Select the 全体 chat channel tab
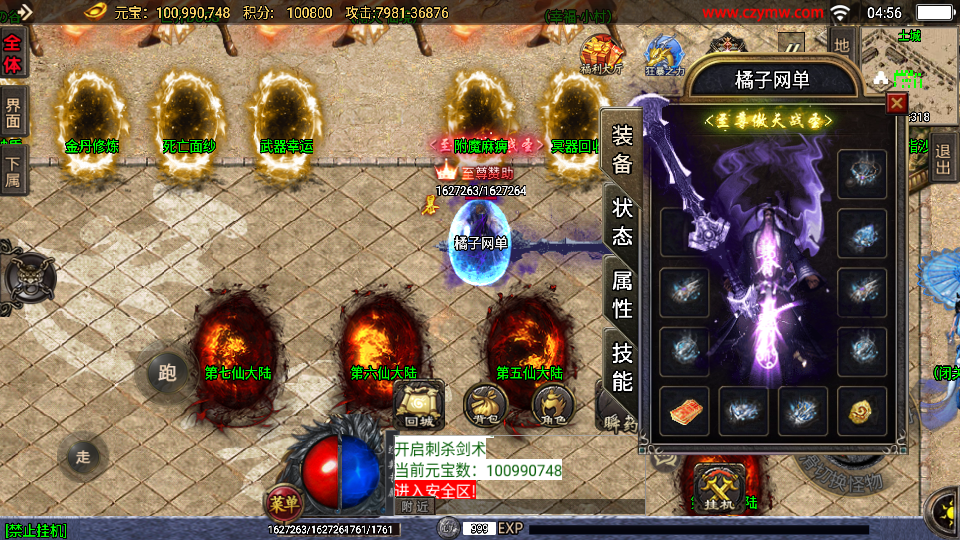This screenshot has width=960, height=540. pyautogui.click(x=12, y=52)
